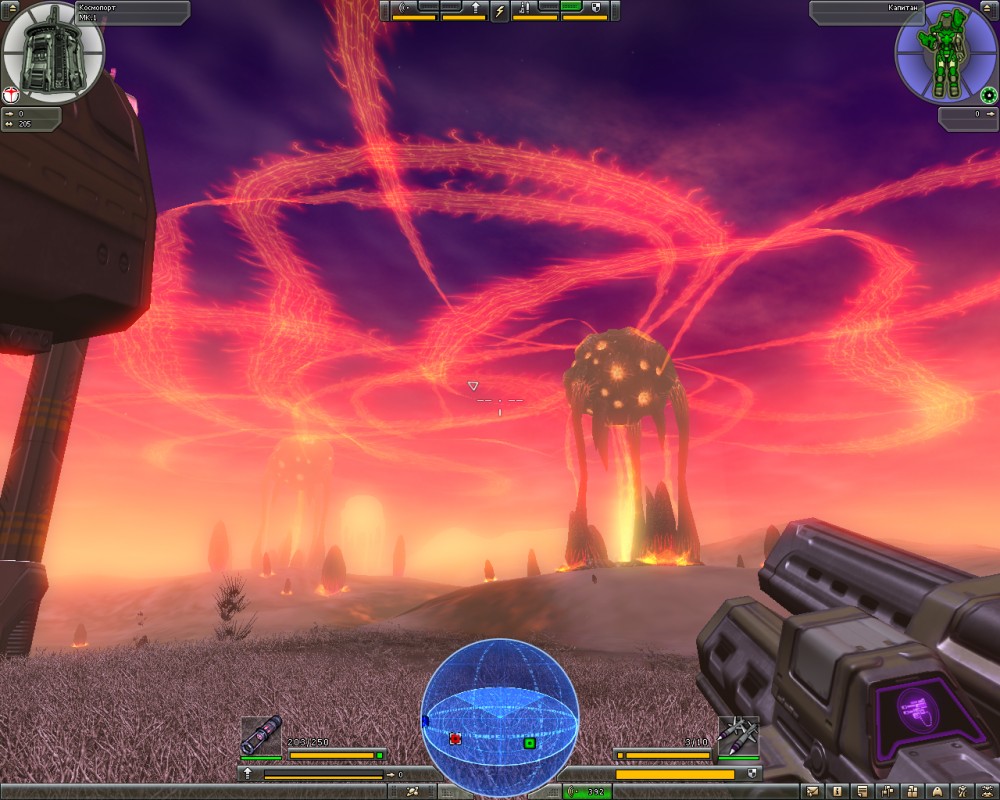Click the figure icon in bottom toolbar
1000x800 pixels.
960,792
